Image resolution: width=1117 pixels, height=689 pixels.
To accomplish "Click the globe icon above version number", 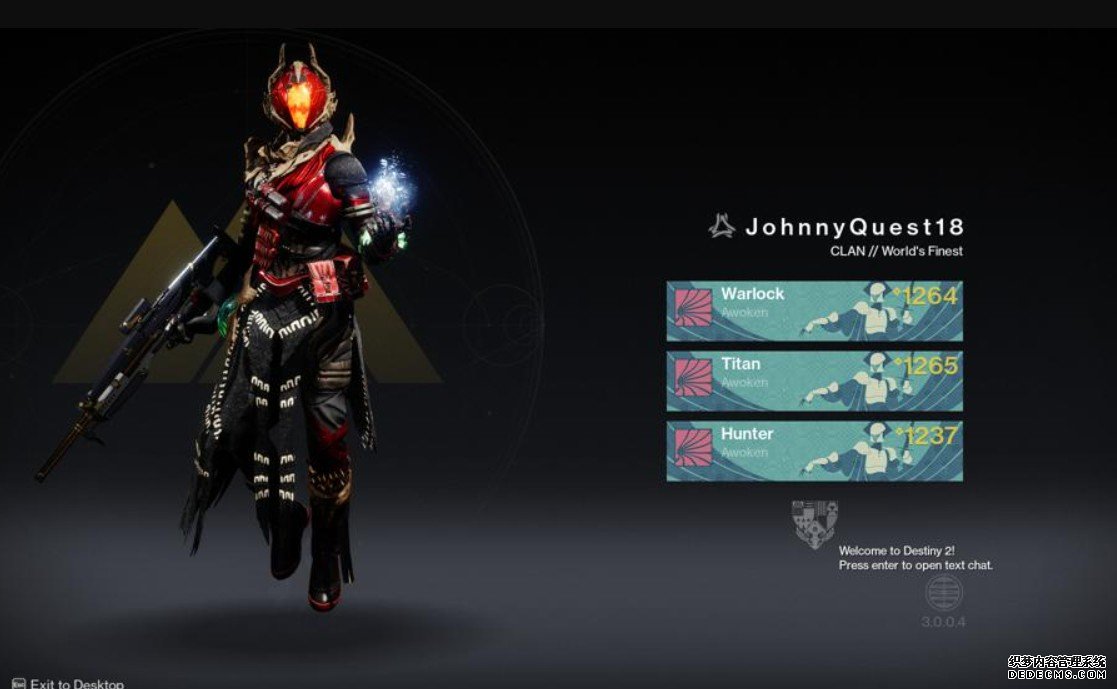I will click(943, 594).
